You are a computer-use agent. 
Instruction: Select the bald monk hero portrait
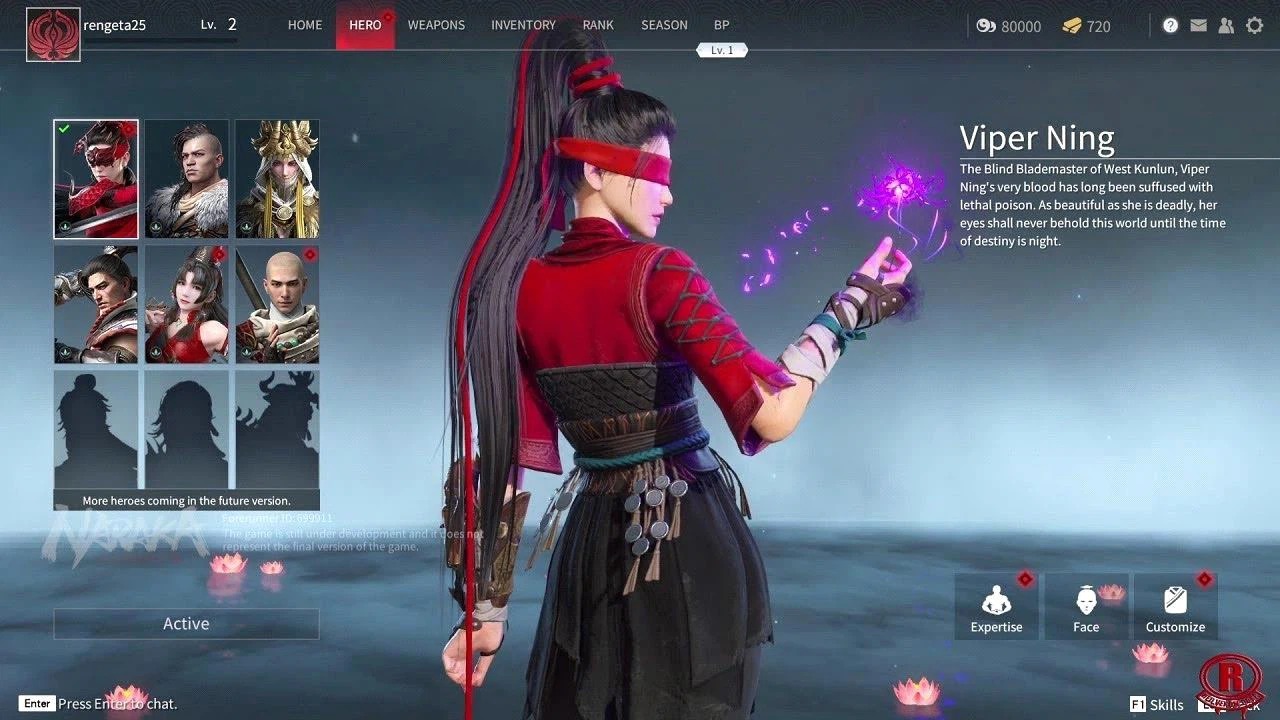point(277,304)
